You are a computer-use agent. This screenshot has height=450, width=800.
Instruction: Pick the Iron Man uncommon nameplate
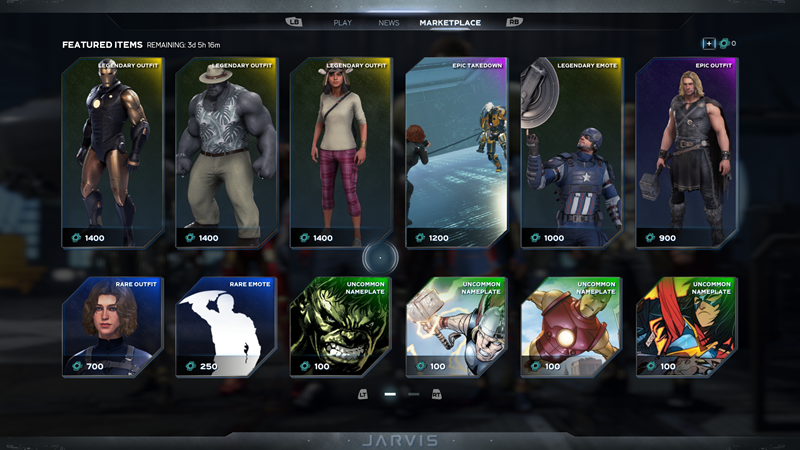572,327
